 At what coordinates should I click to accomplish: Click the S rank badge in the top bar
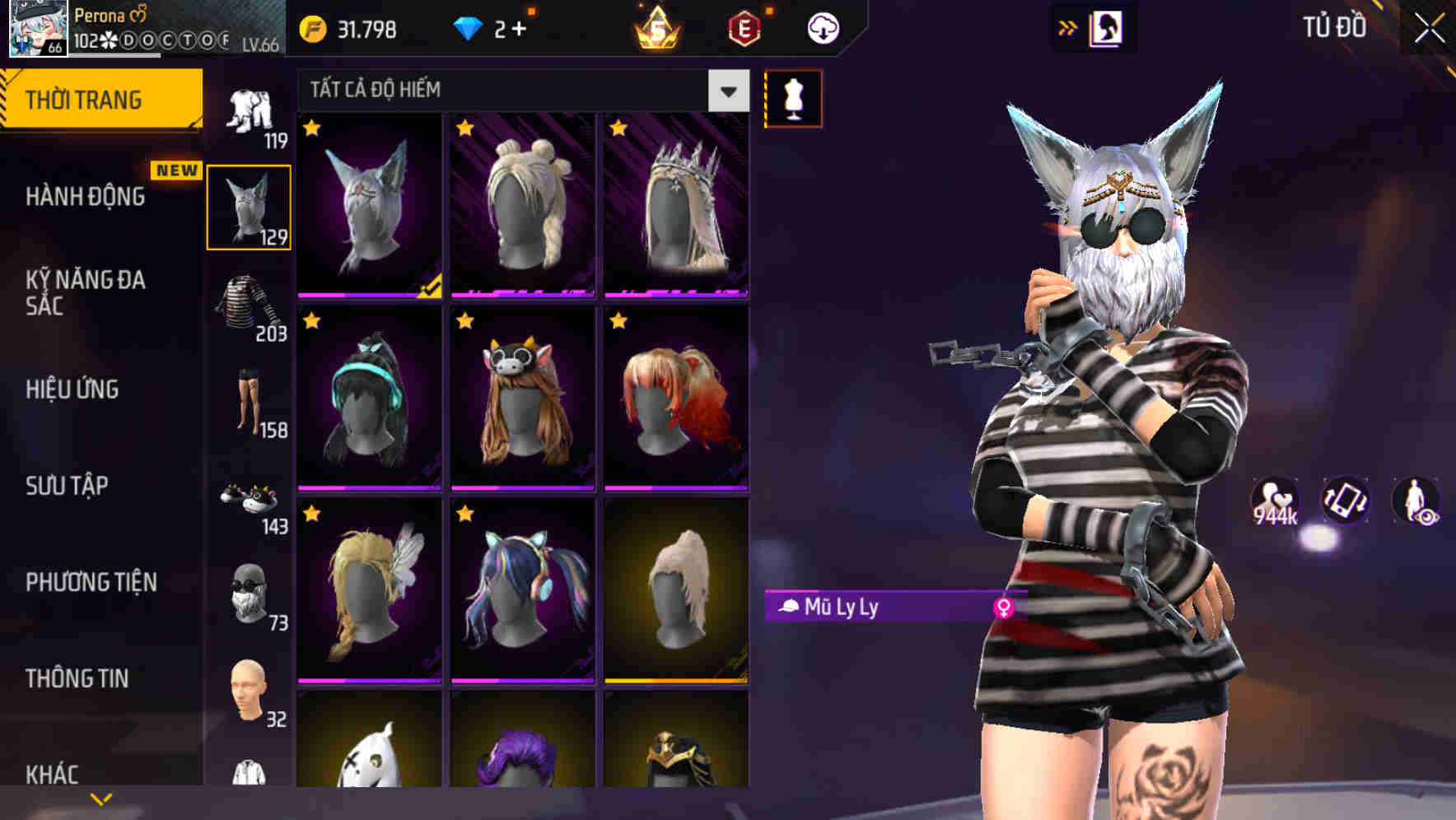[655, 29]
